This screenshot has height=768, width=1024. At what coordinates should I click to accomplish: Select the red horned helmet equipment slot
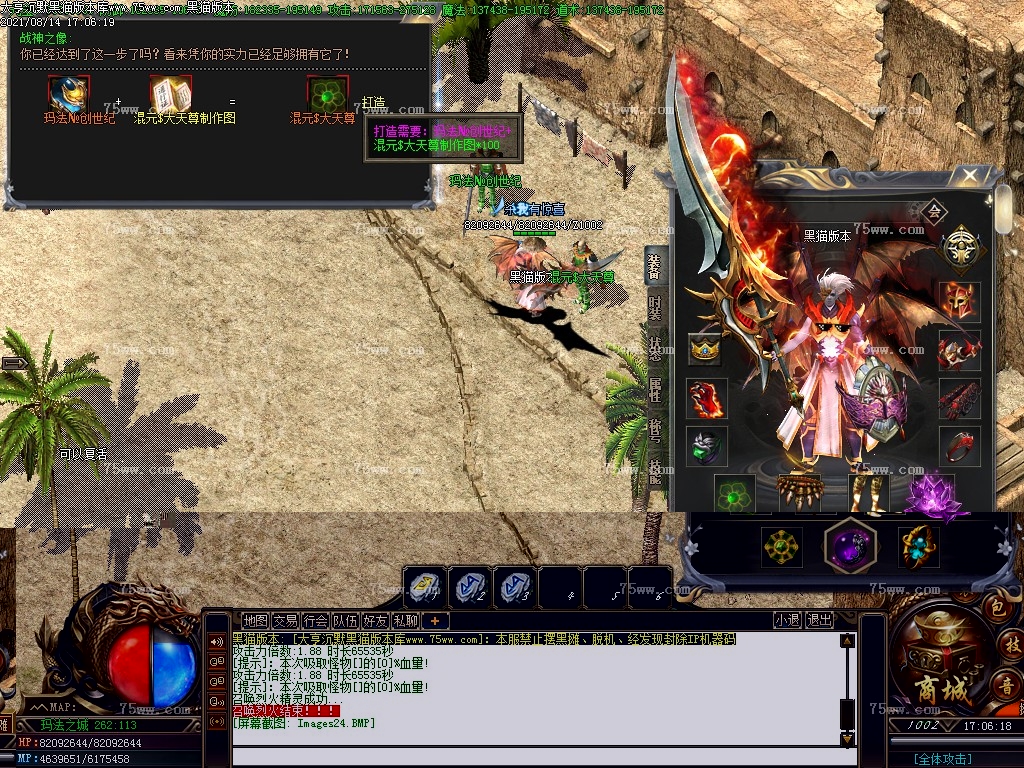(958, 302)
